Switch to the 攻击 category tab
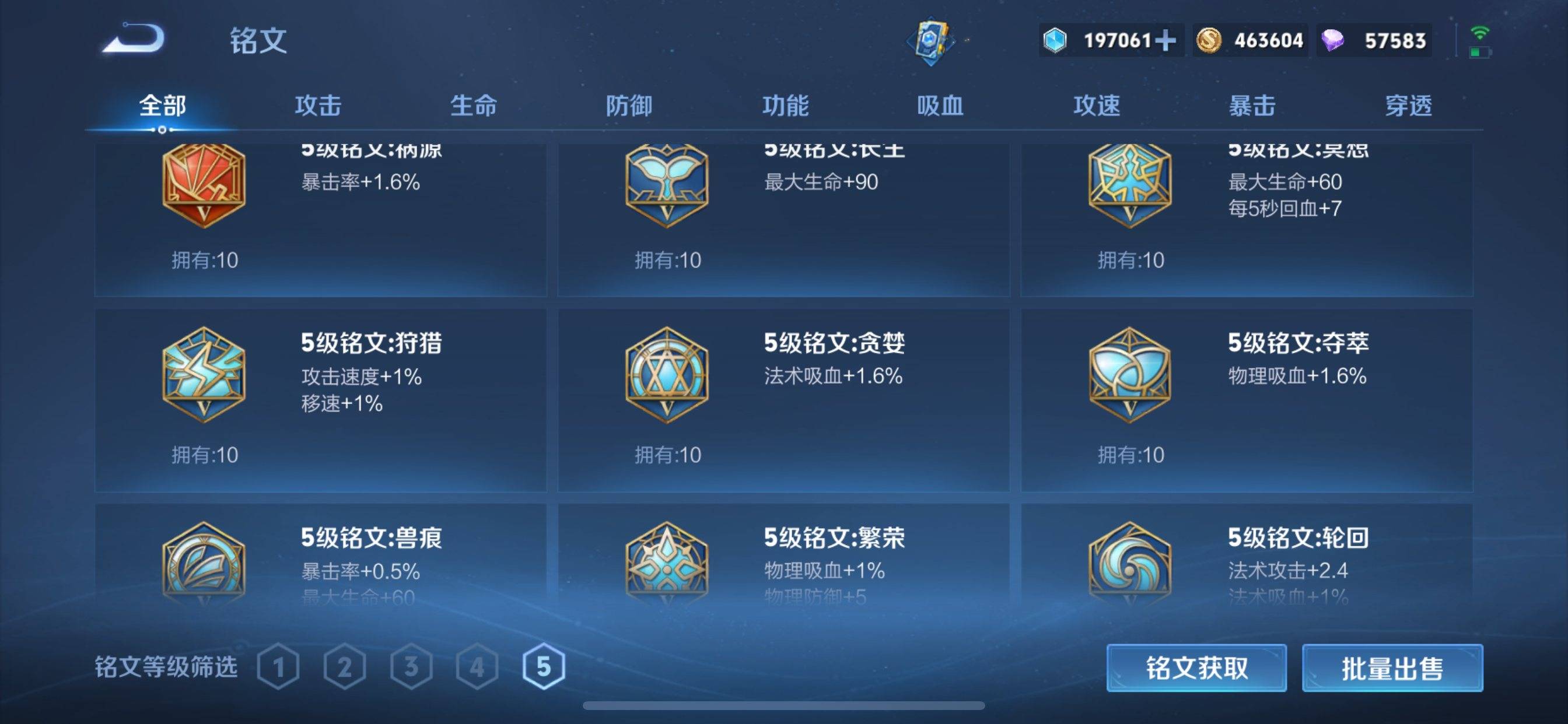 [x=320, y=105]
